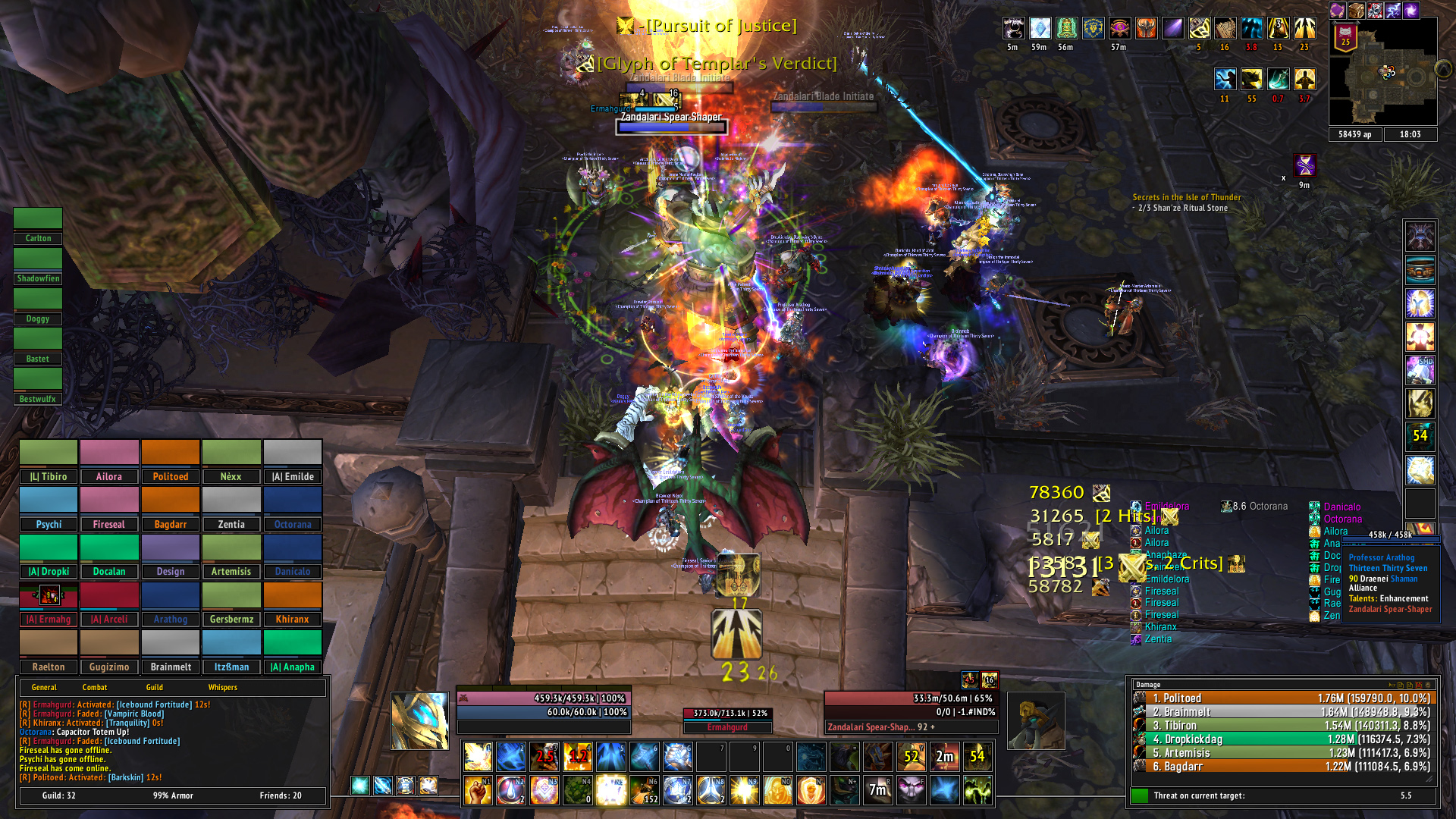Activate the golden fist ability icon

[x=478, y=790]
